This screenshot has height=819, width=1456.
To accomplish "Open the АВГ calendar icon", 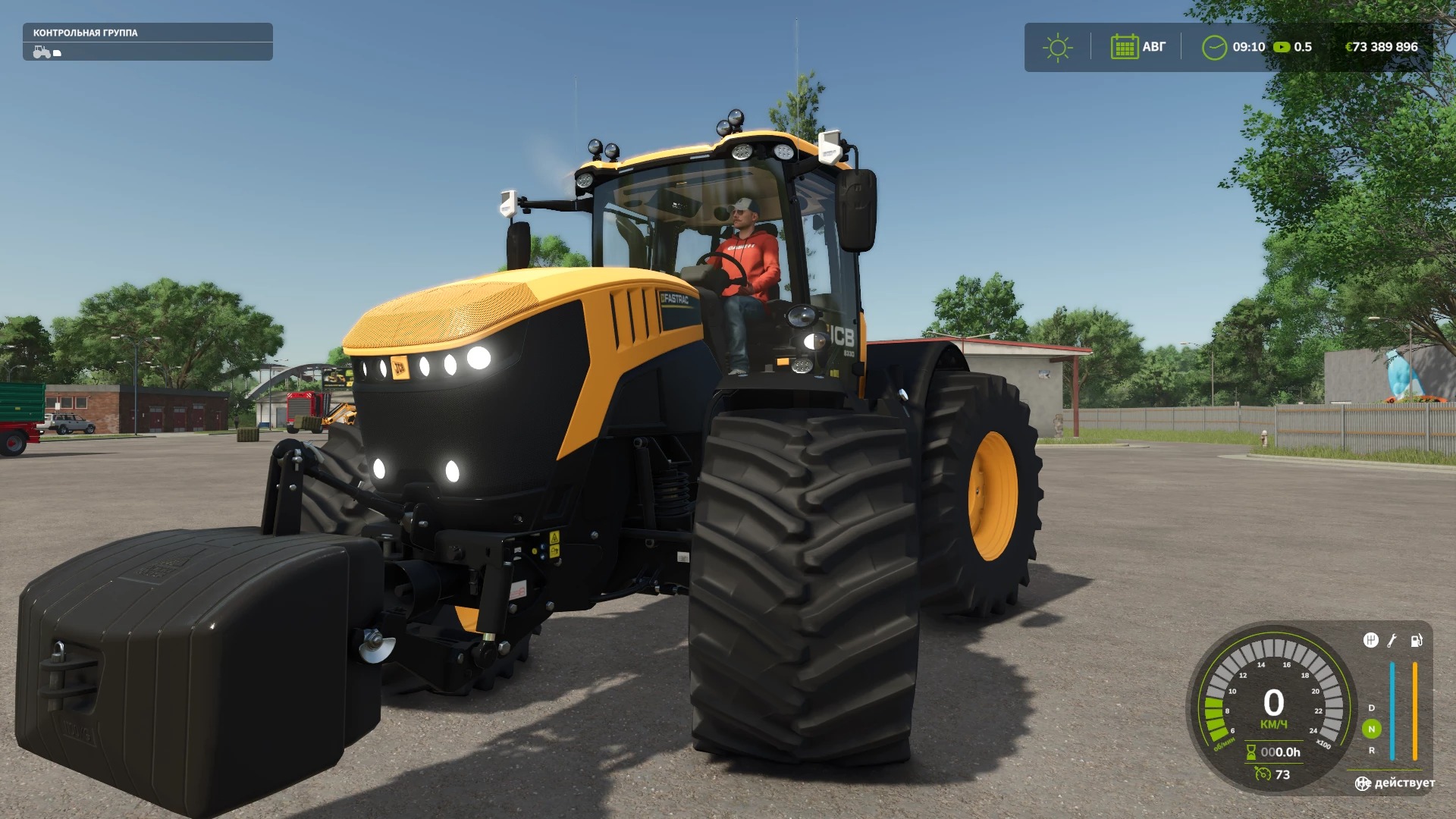I will 1123,48.
